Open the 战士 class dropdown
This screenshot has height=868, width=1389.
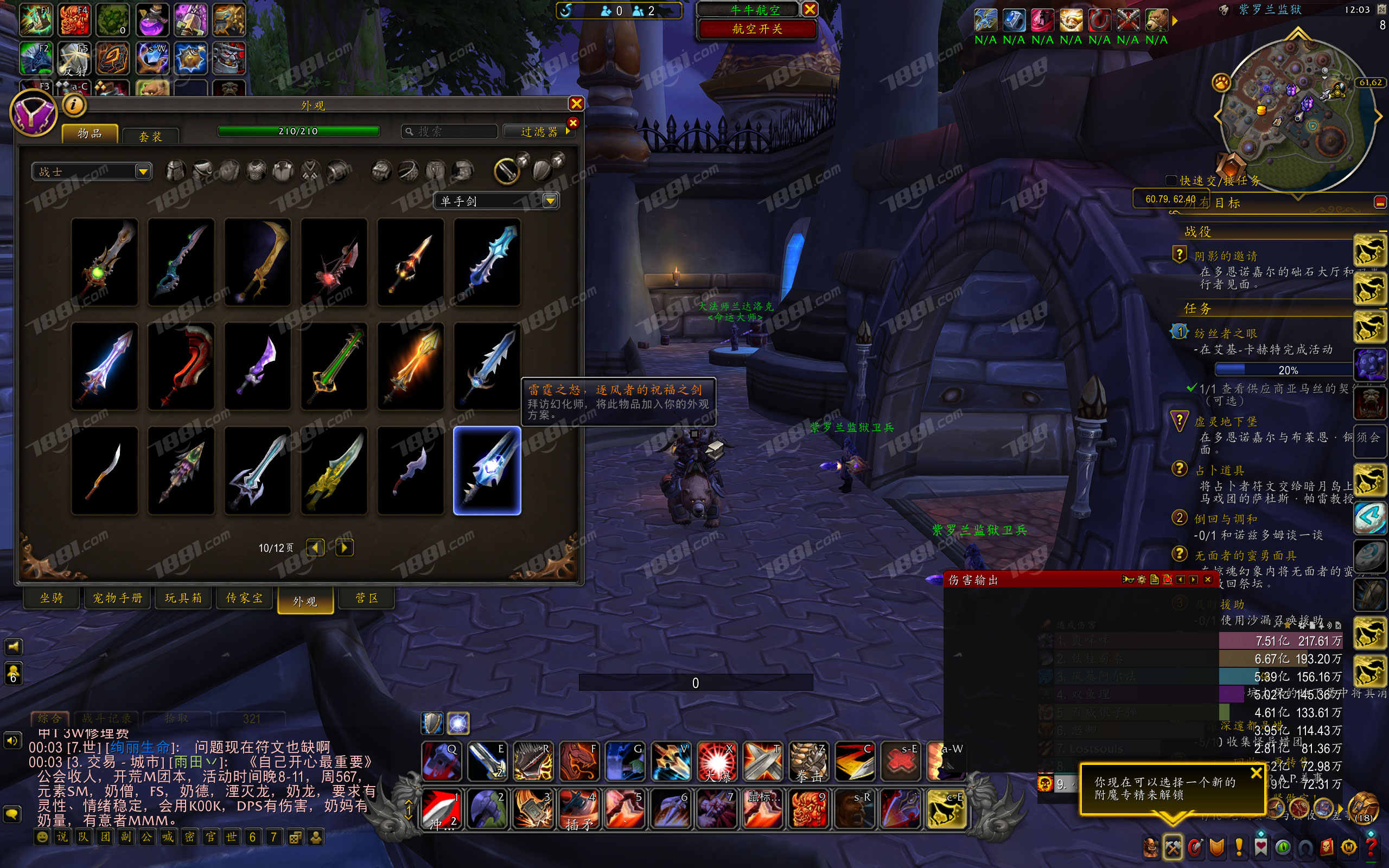[92, 171]
